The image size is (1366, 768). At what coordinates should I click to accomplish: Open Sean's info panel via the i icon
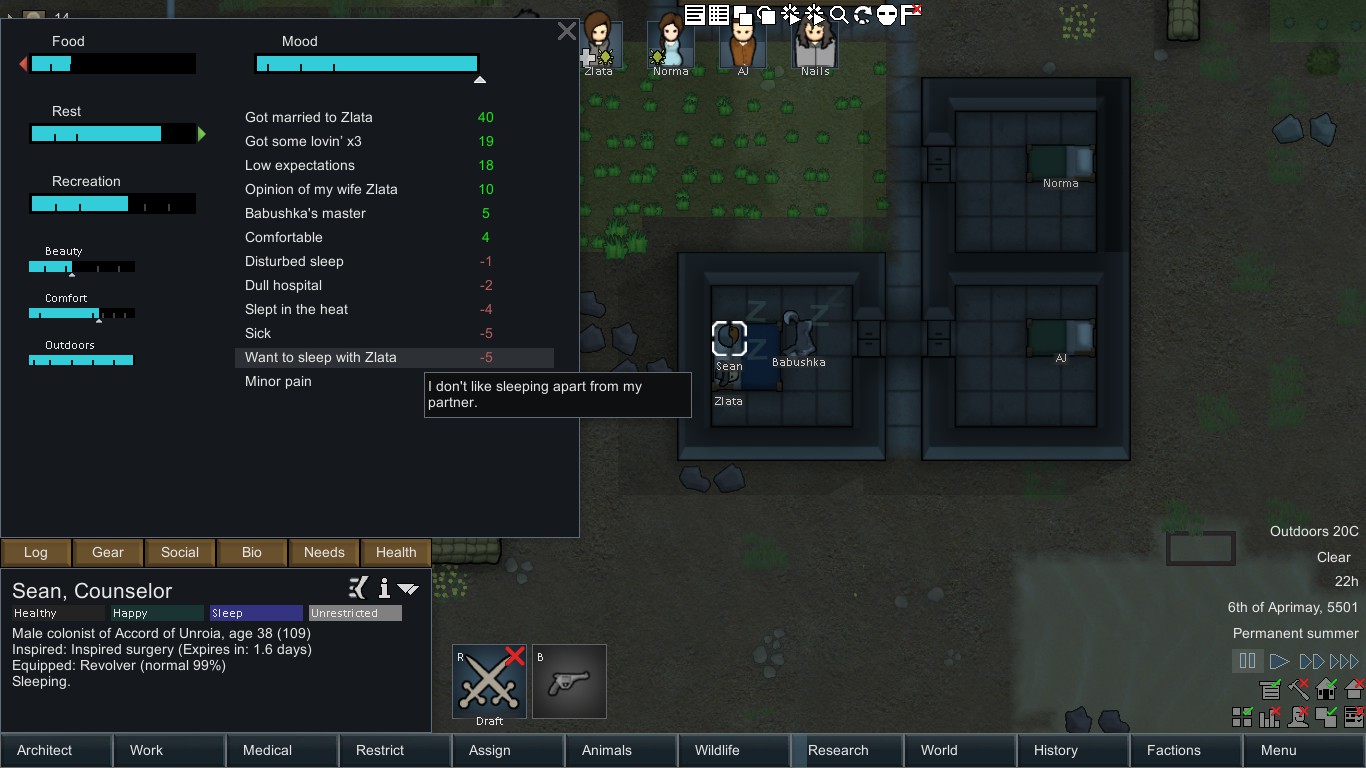(383, 589)
